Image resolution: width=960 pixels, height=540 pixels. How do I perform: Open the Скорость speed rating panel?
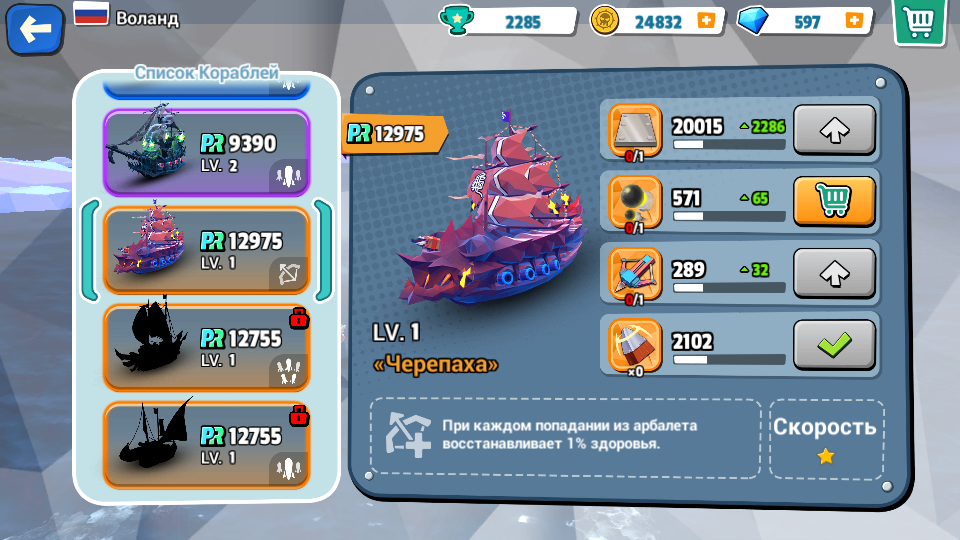click(x=826, y=438)
